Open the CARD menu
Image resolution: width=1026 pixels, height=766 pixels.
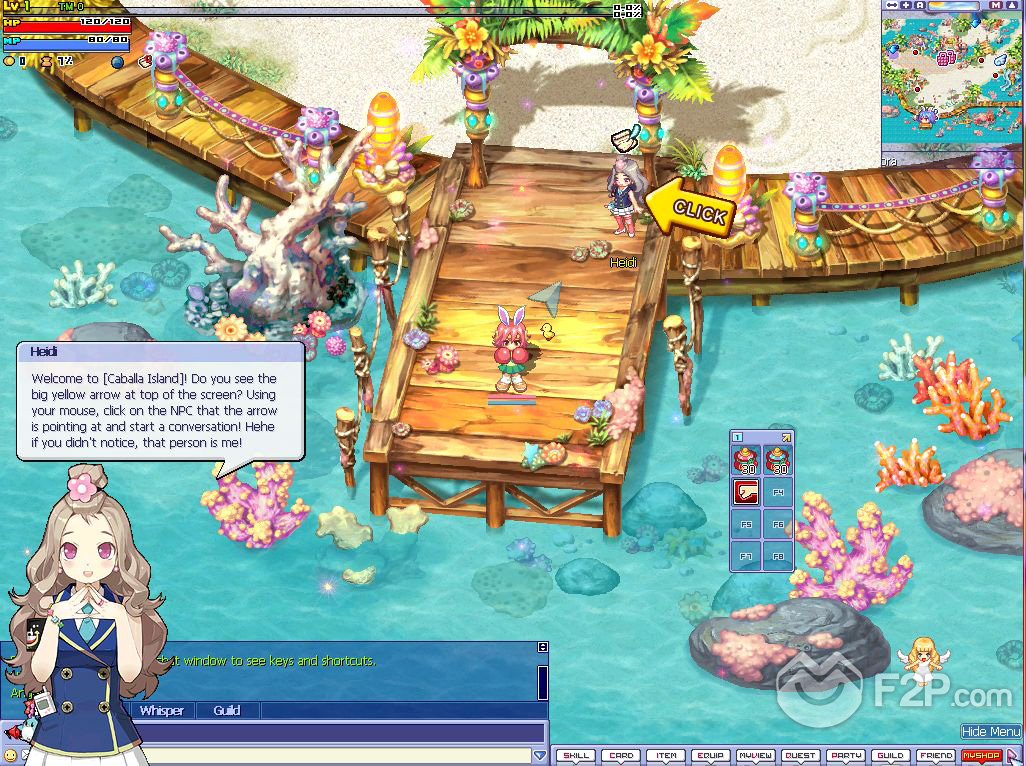(621, 756)
